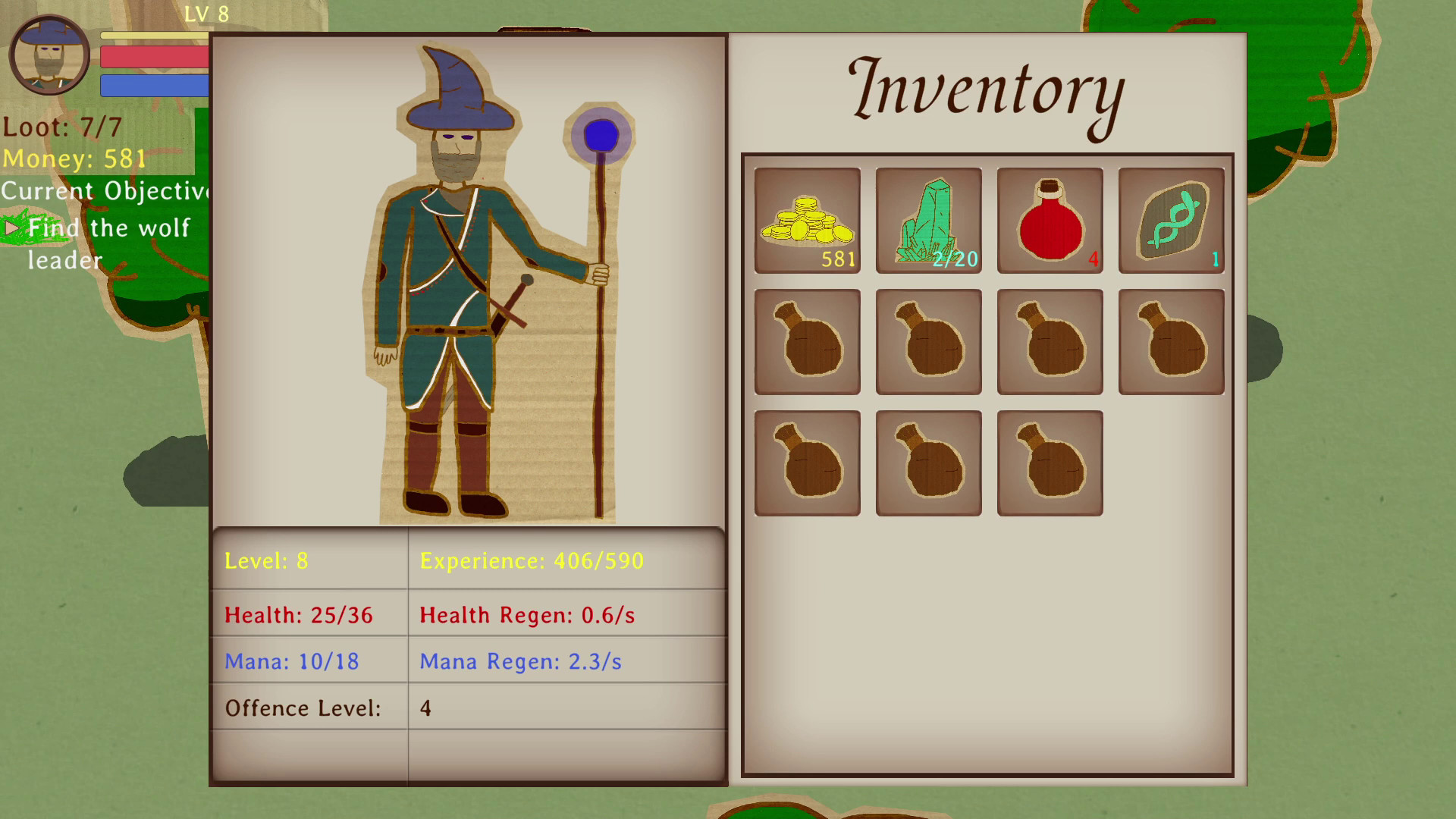1456x819 pixels.
Task: Click the empty sack below the health potion
Action: coord(1050,341)
